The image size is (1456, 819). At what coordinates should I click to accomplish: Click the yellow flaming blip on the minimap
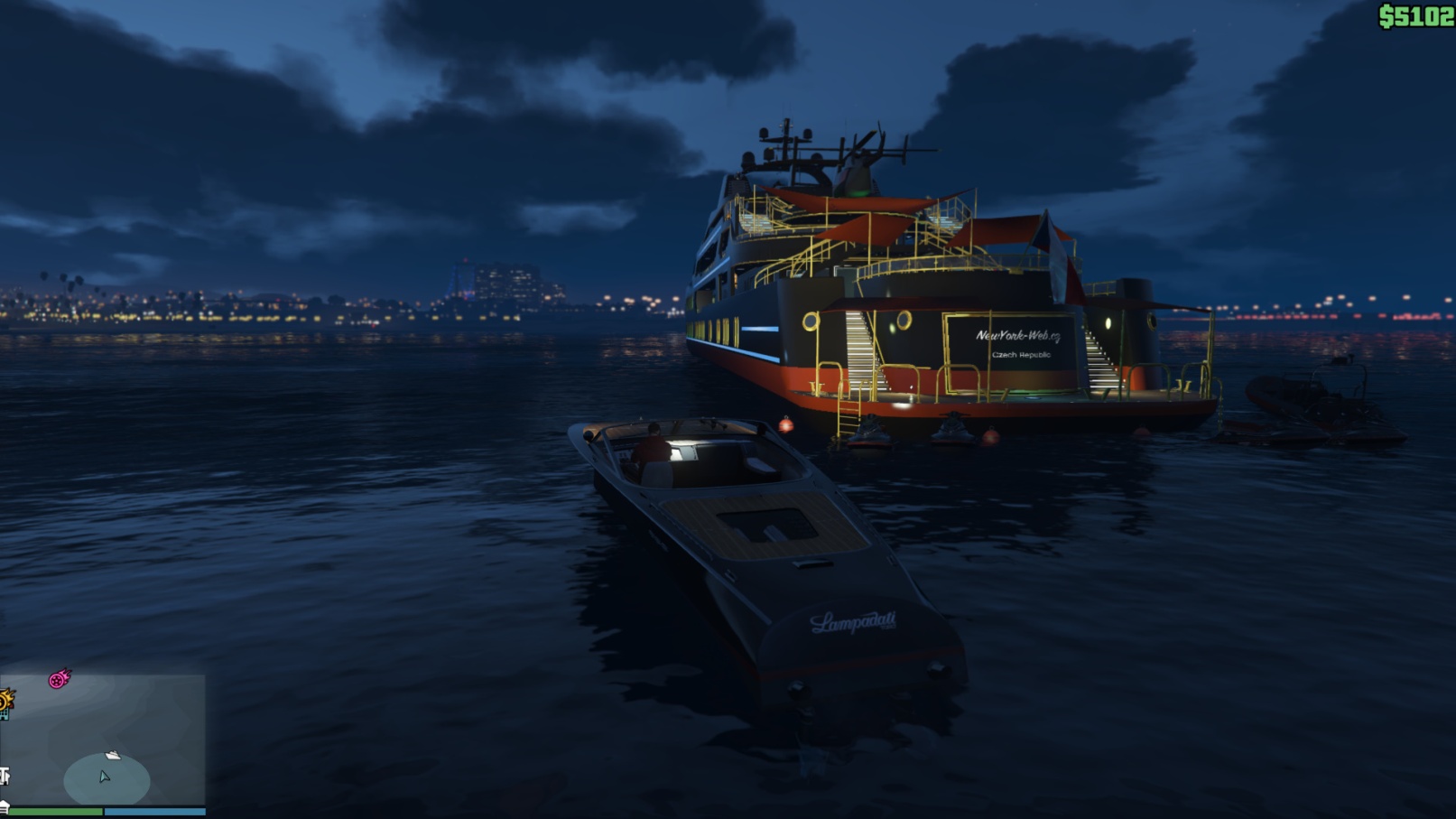5,701
